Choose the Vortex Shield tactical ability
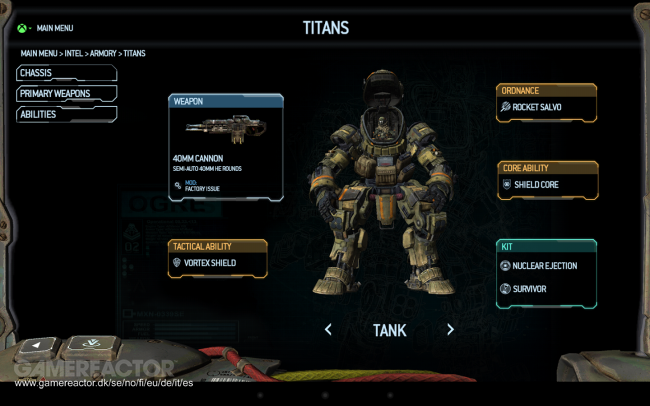Image resolution: width=650 pixels, height=406 pixels. (217, 262)
